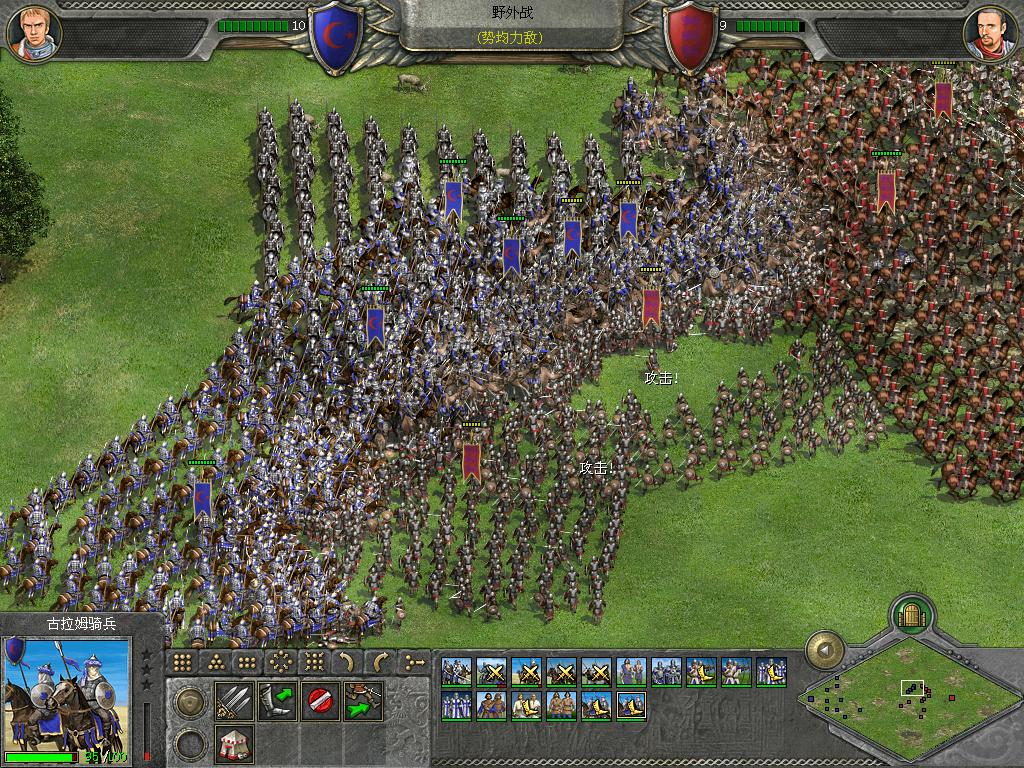Click the red stop command icon

point(319,700)
